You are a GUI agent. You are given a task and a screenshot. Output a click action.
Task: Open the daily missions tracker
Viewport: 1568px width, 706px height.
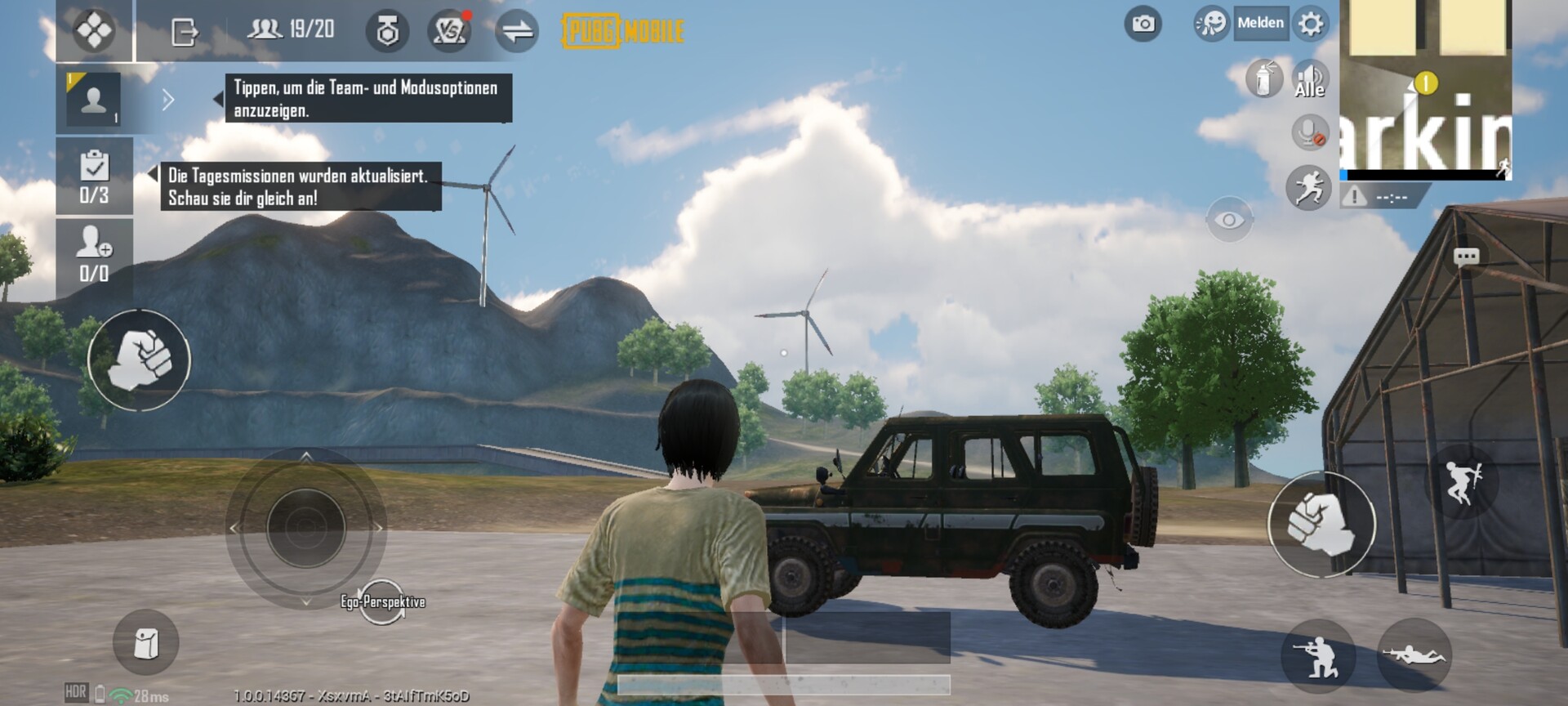point(94,176)
